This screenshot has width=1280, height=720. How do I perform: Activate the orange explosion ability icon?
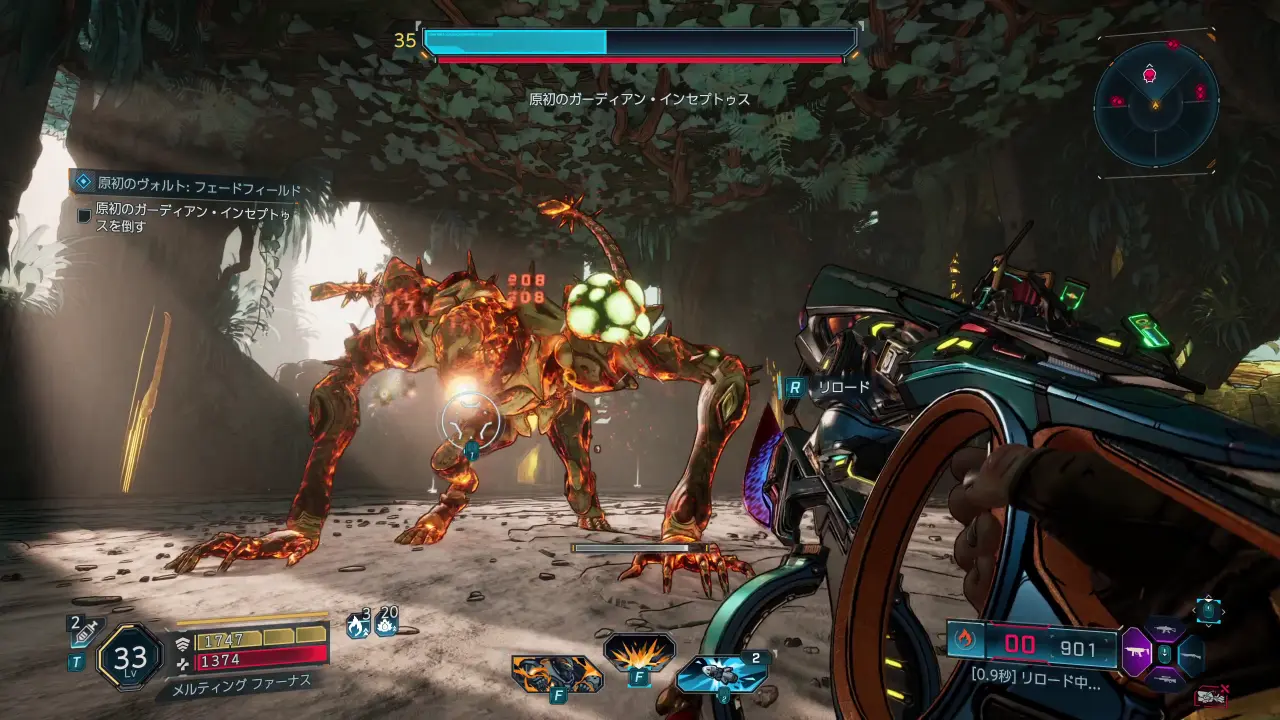(x=639, y=653)
